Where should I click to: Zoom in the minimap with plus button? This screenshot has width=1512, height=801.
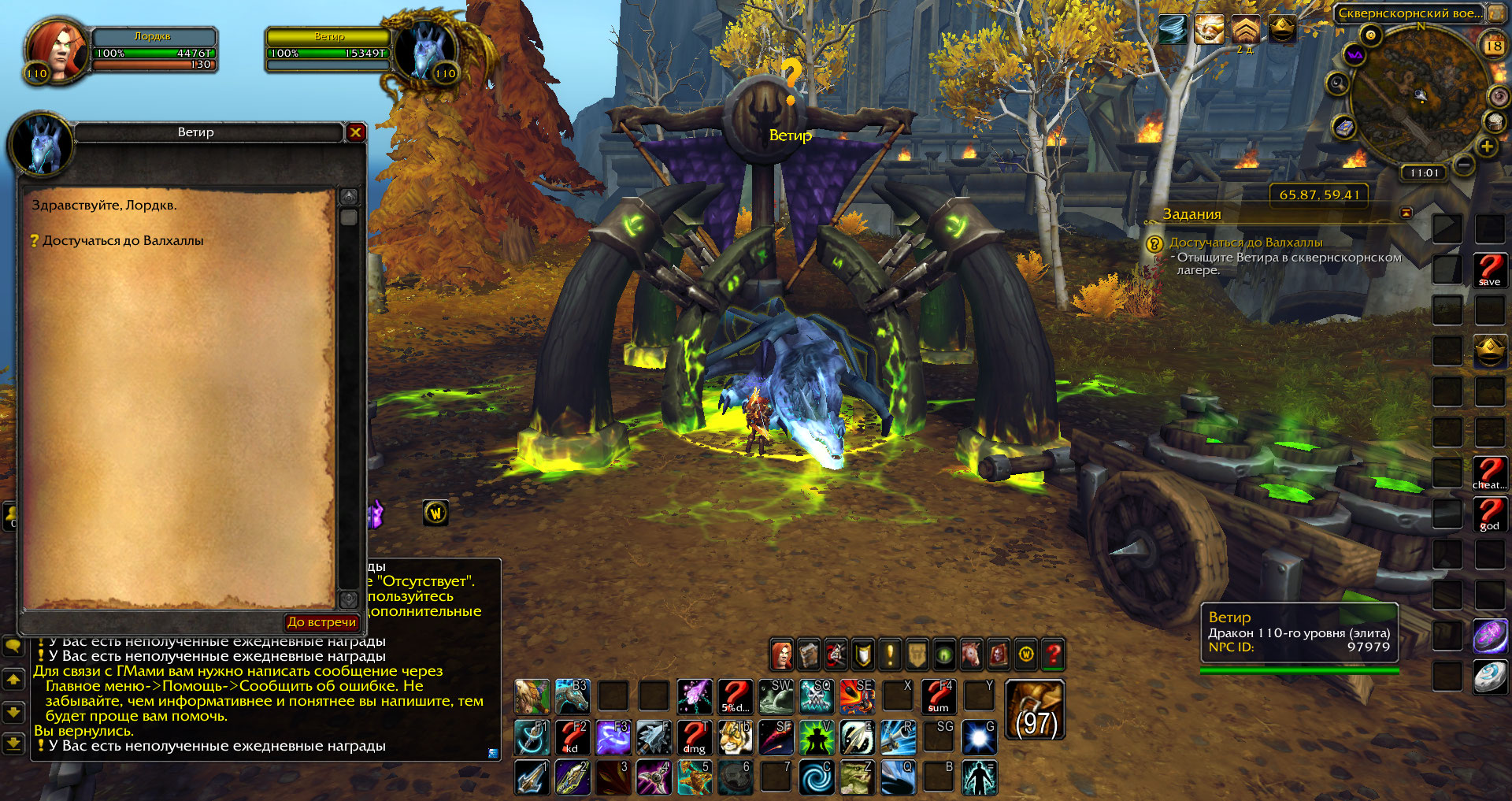pos(1487,146)
